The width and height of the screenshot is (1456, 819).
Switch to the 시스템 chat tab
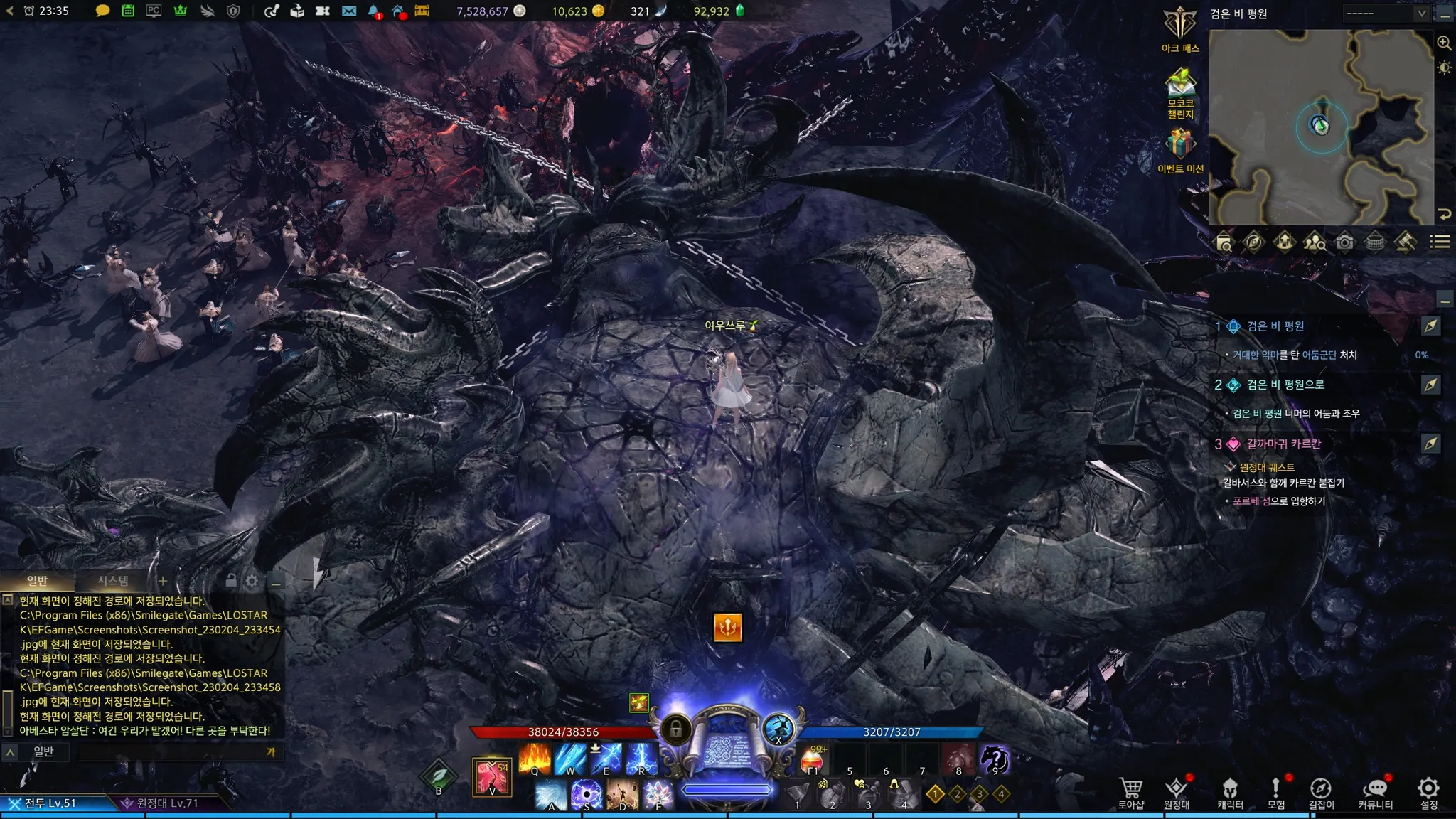coord(113,581)
